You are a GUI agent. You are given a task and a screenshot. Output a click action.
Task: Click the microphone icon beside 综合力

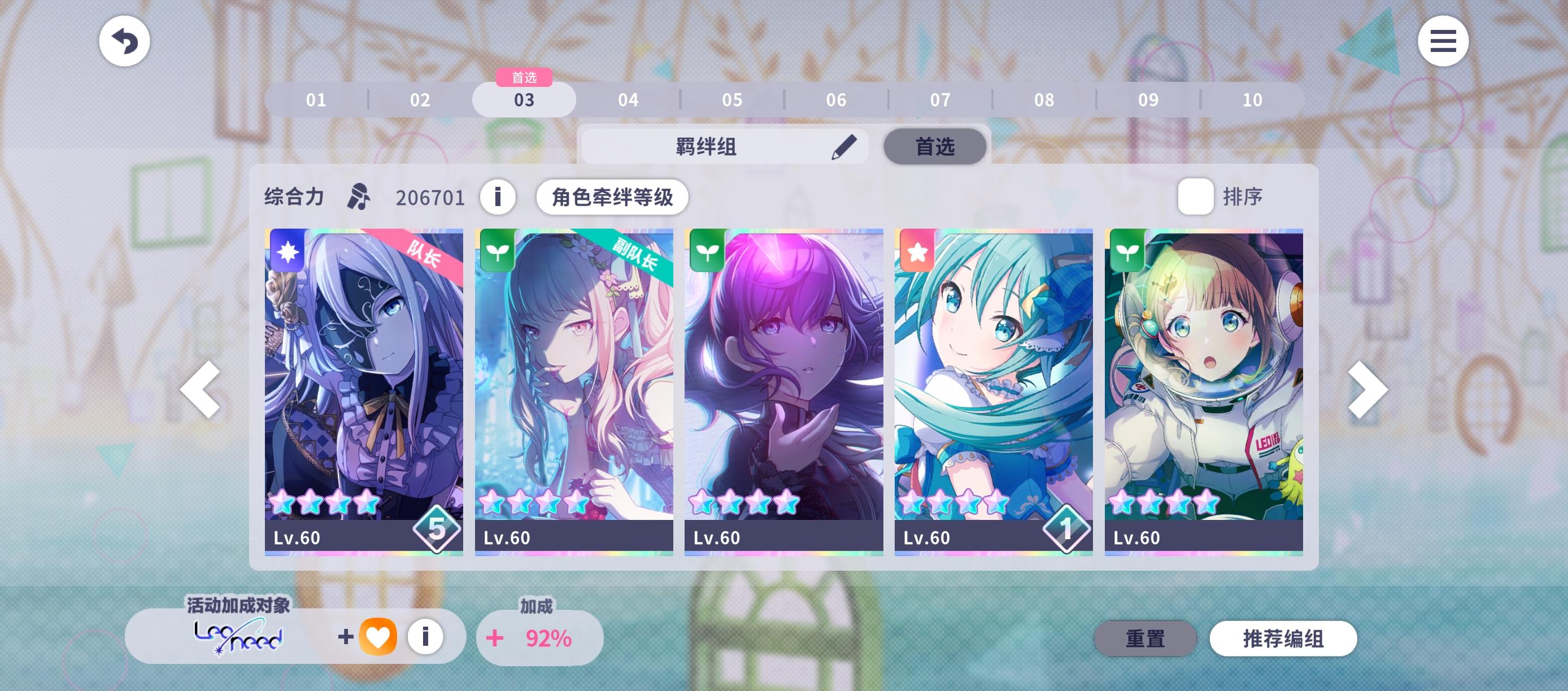tap(360, 196)
